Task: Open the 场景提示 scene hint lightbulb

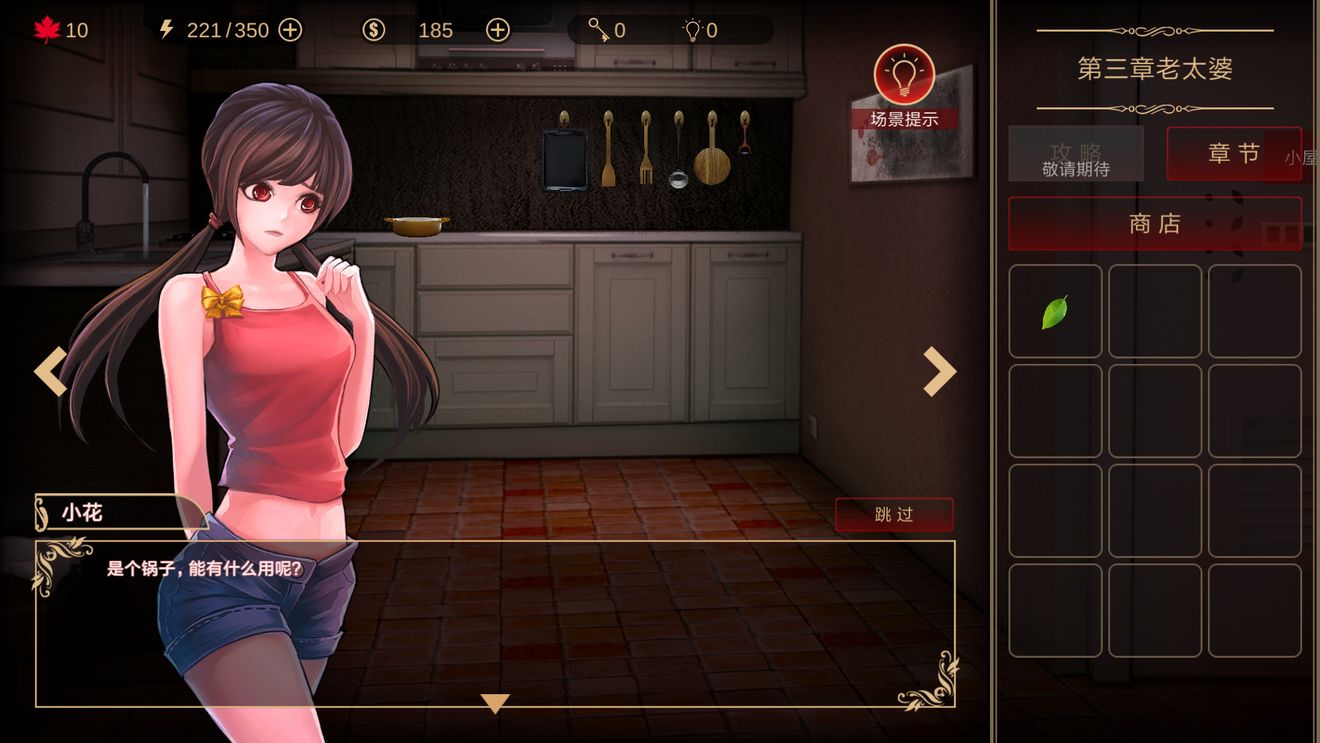Action: (904, 75)
